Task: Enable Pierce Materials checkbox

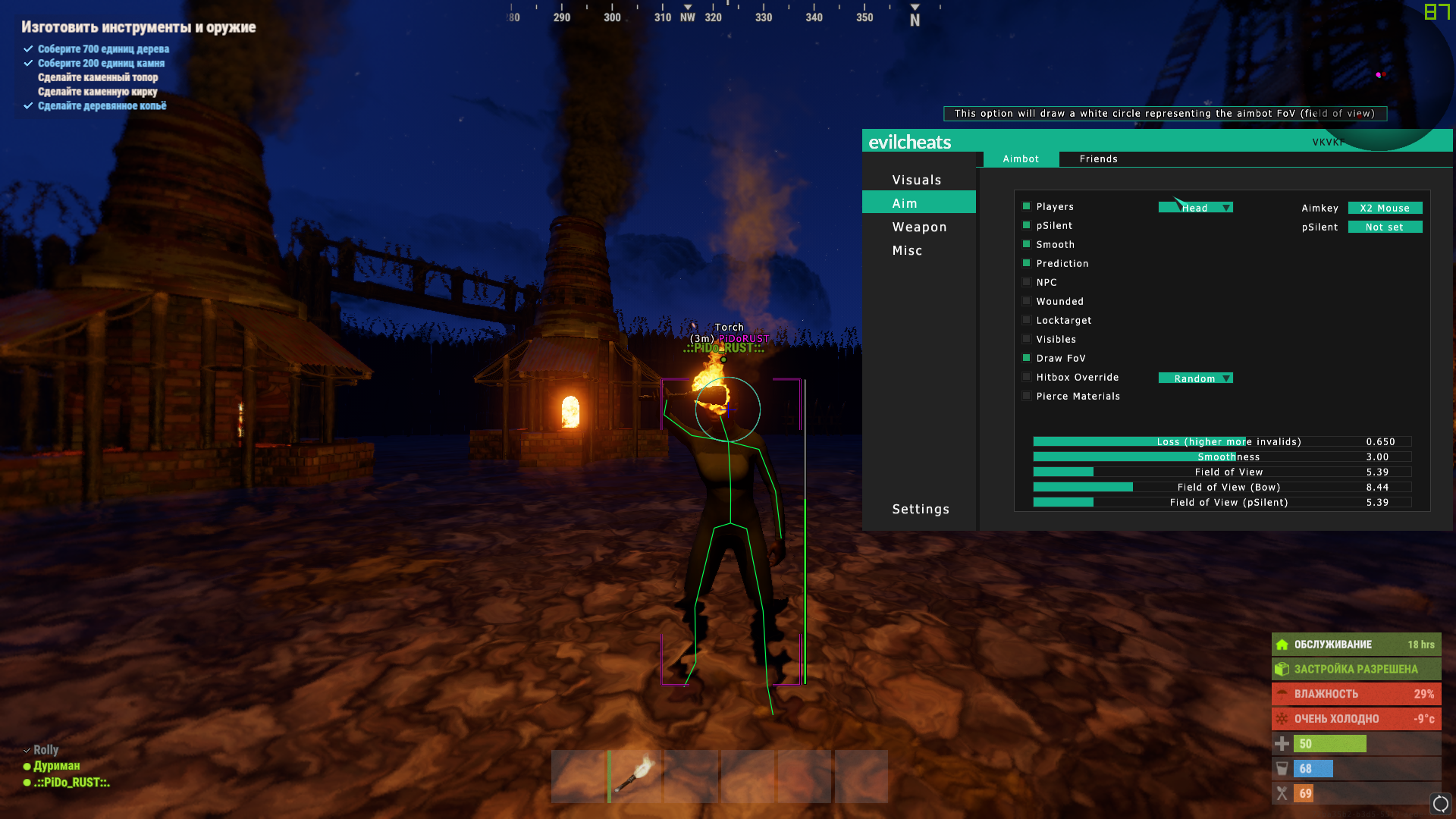Action: coord(1027,396)
